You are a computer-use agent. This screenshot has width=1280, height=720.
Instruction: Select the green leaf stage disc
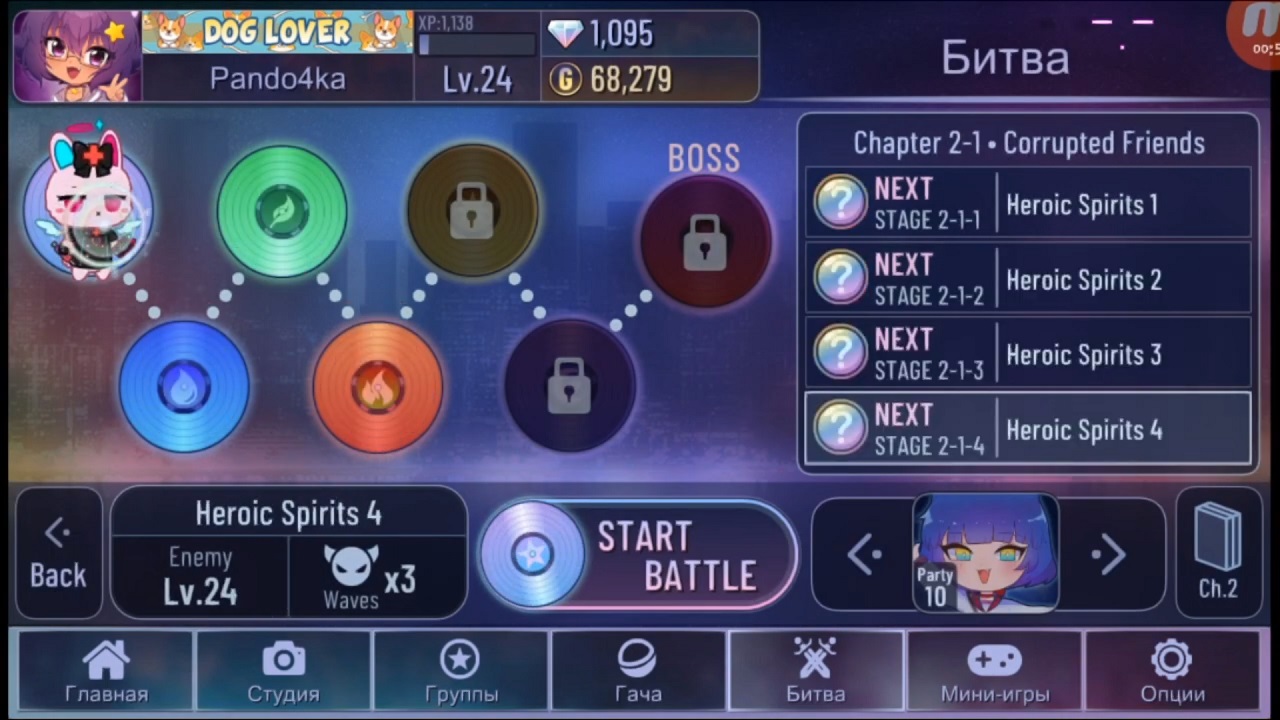(x=282, y=210)
